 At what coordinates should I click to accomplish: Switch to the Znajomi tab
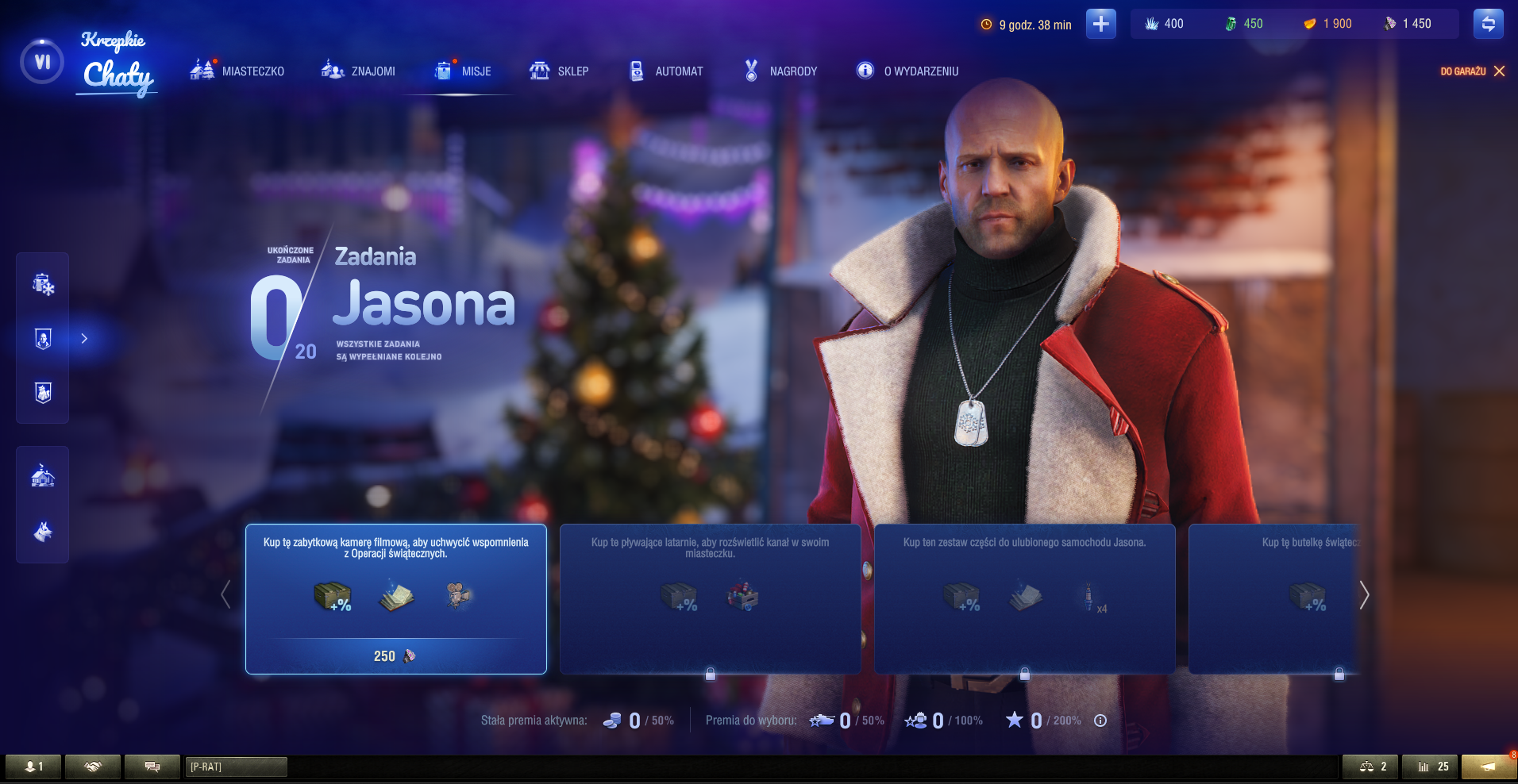pyautogui.click(x=358, y=71)
